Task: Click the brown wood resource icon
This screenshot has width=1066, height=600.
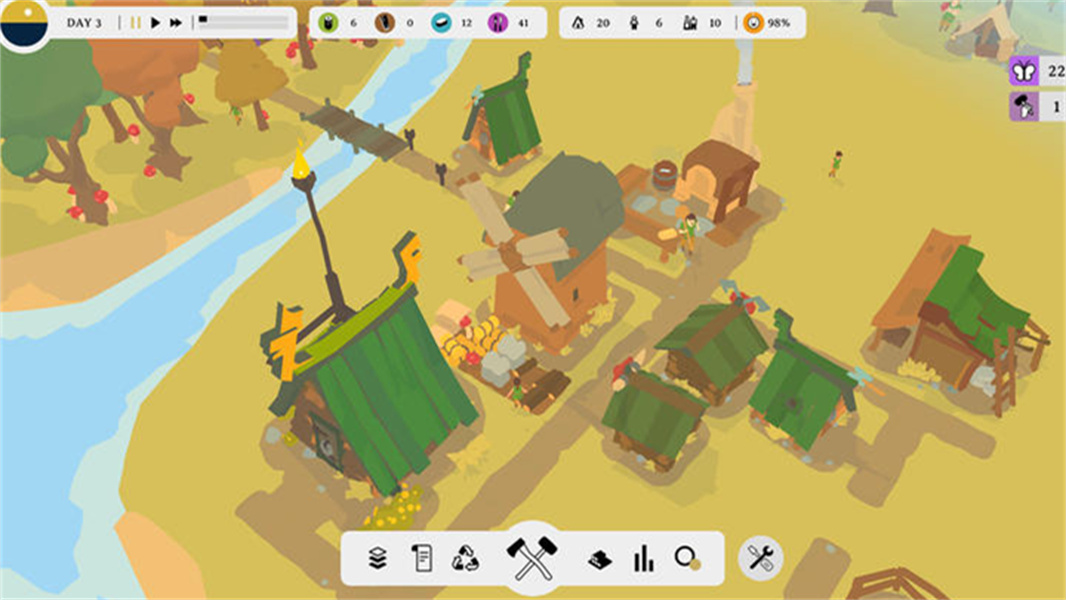Action: [x=385, y=22]
